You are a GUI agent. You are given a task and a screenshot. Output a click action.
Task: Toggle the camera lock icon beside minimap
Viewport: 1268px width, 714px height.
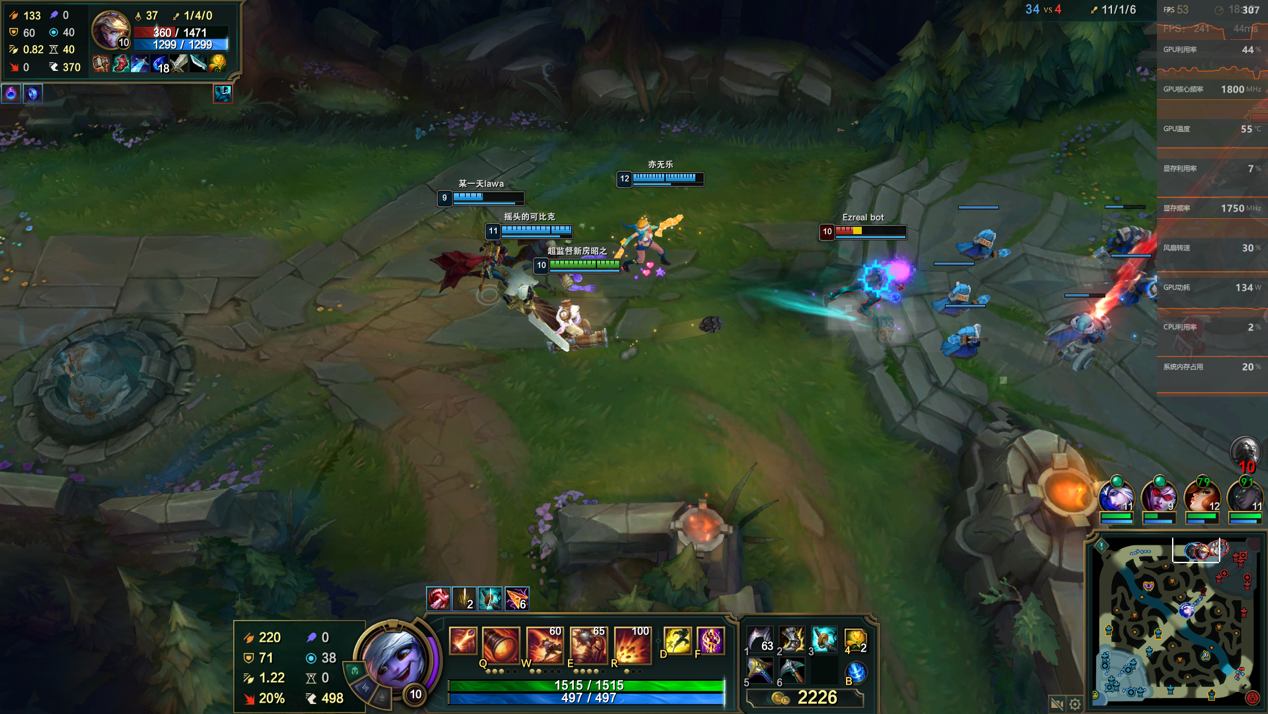1057,704
